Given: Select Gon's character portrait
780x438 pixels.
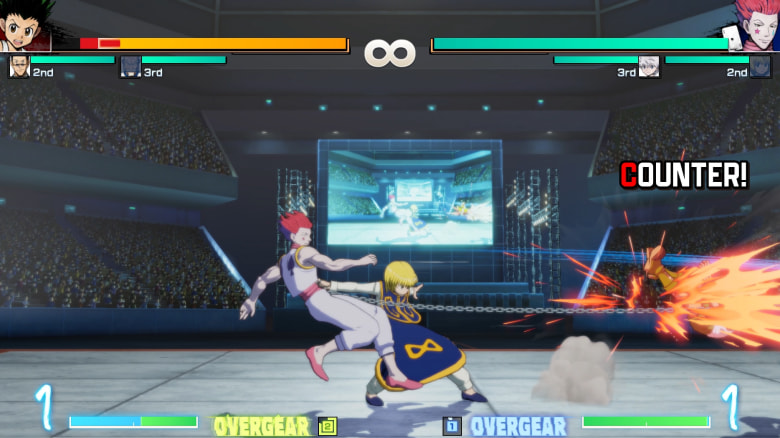Looking at the screenshot, I should [26, 26].
